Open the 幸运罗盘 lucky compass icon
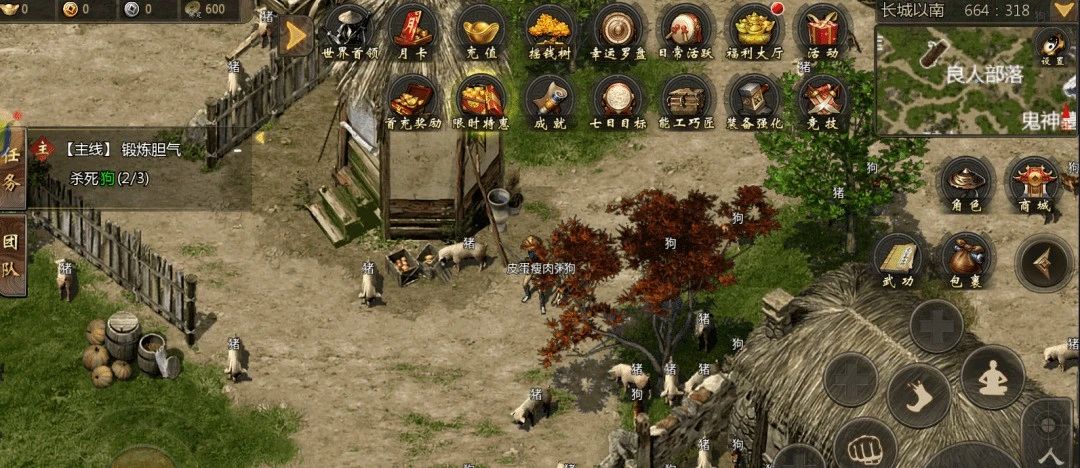 (618, 31)
